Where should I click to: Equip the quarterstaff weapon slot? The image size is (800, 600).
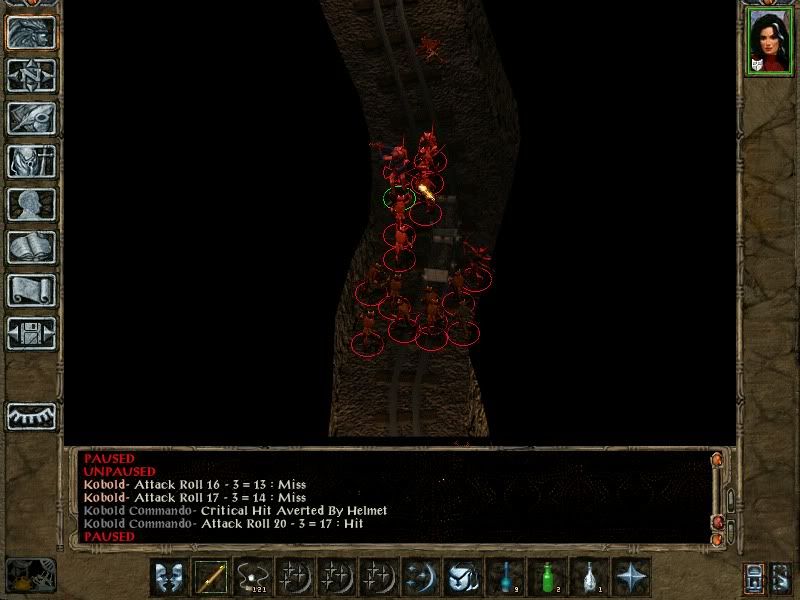point(211,577)
